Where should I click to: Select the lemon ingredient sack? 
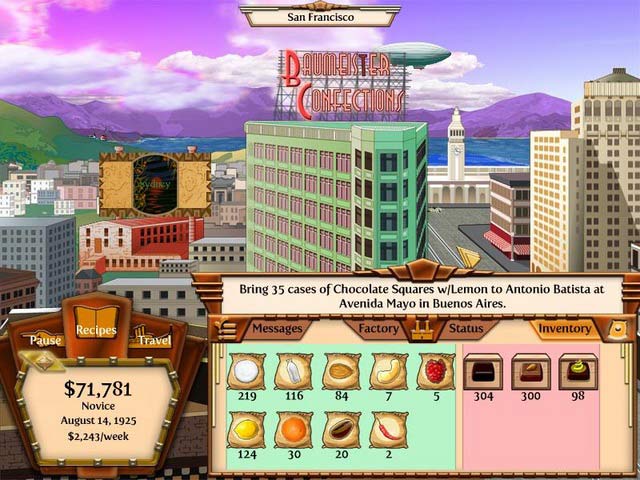[245, 430]
